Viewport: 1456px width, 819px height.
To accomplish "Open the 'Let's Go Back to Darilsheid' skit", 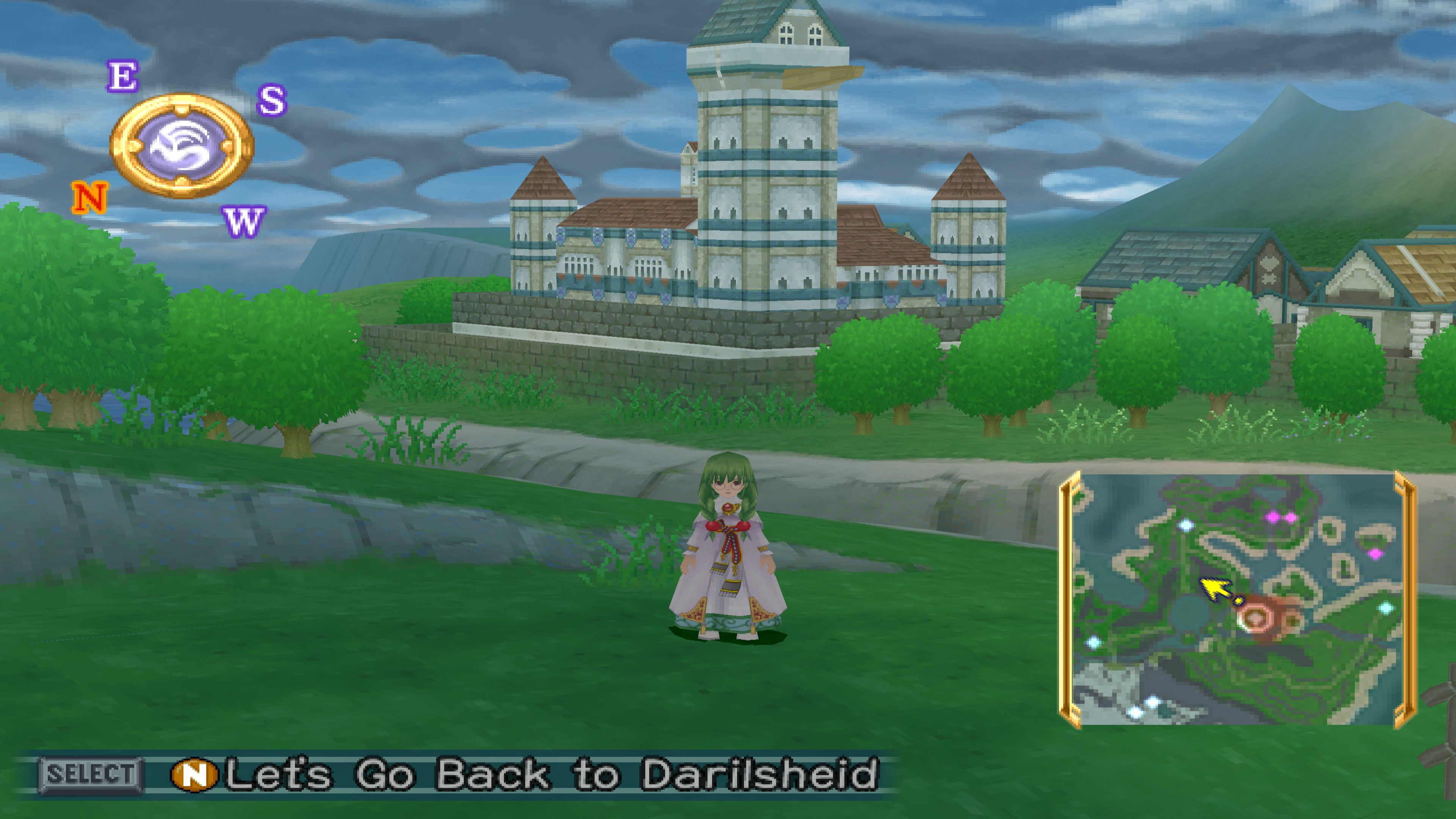I will 551,774.
